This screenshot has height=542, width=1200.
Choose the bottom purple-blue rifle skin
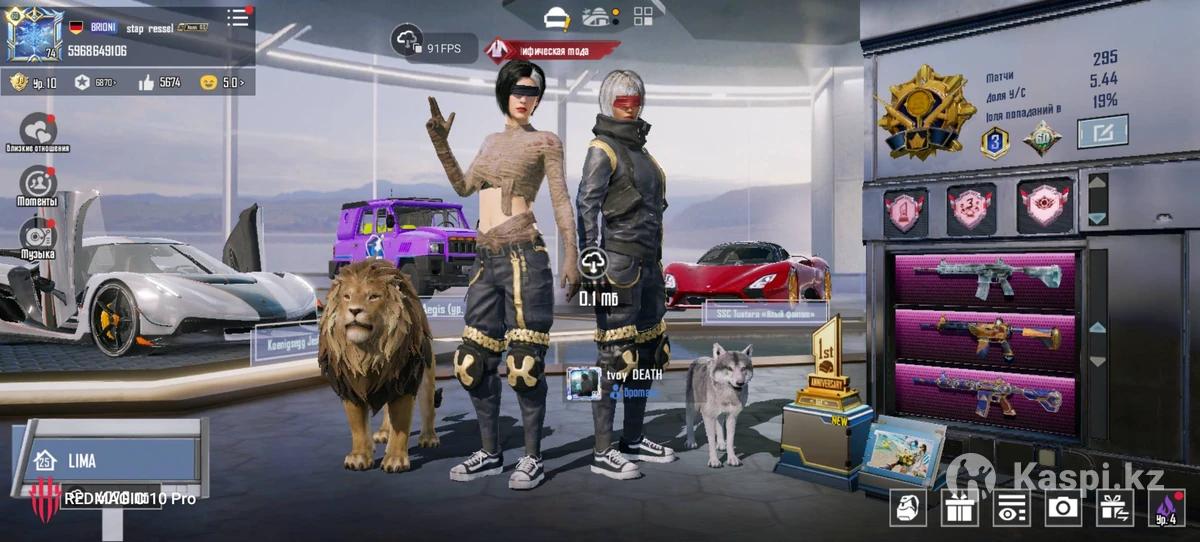click(x=985, y=391)
